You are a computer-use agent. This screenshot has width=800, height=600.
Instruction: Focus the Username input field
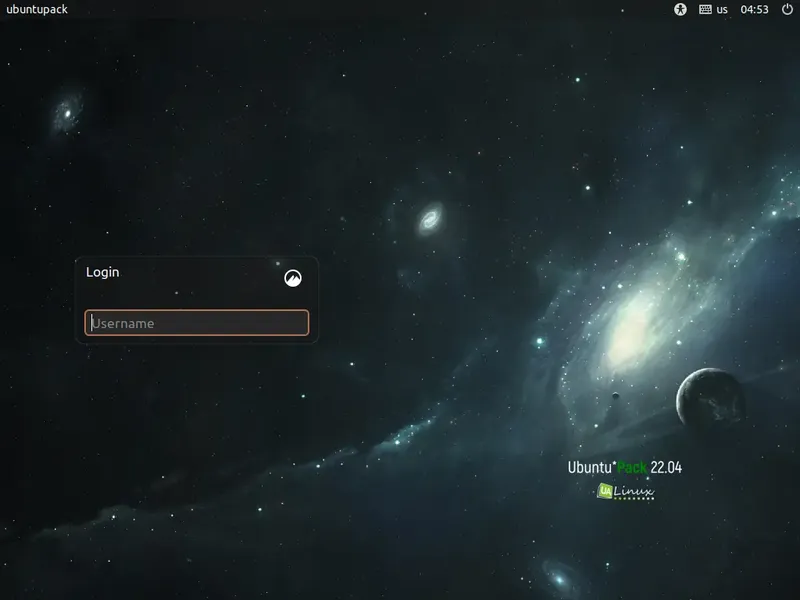click(x=197, y=323)
